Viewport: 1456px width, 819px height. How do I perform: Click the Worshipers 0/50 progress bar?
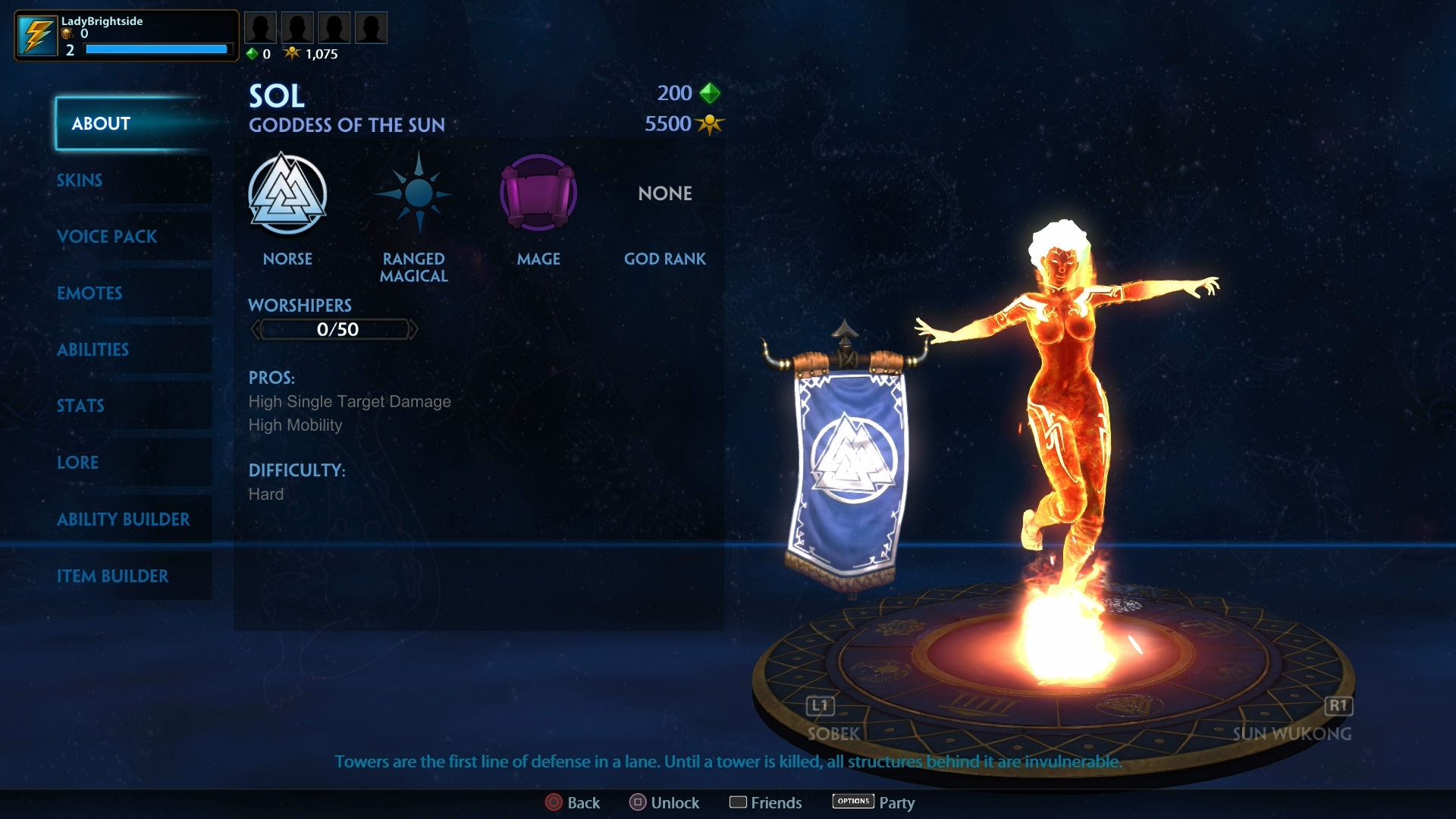coord(334,329)
